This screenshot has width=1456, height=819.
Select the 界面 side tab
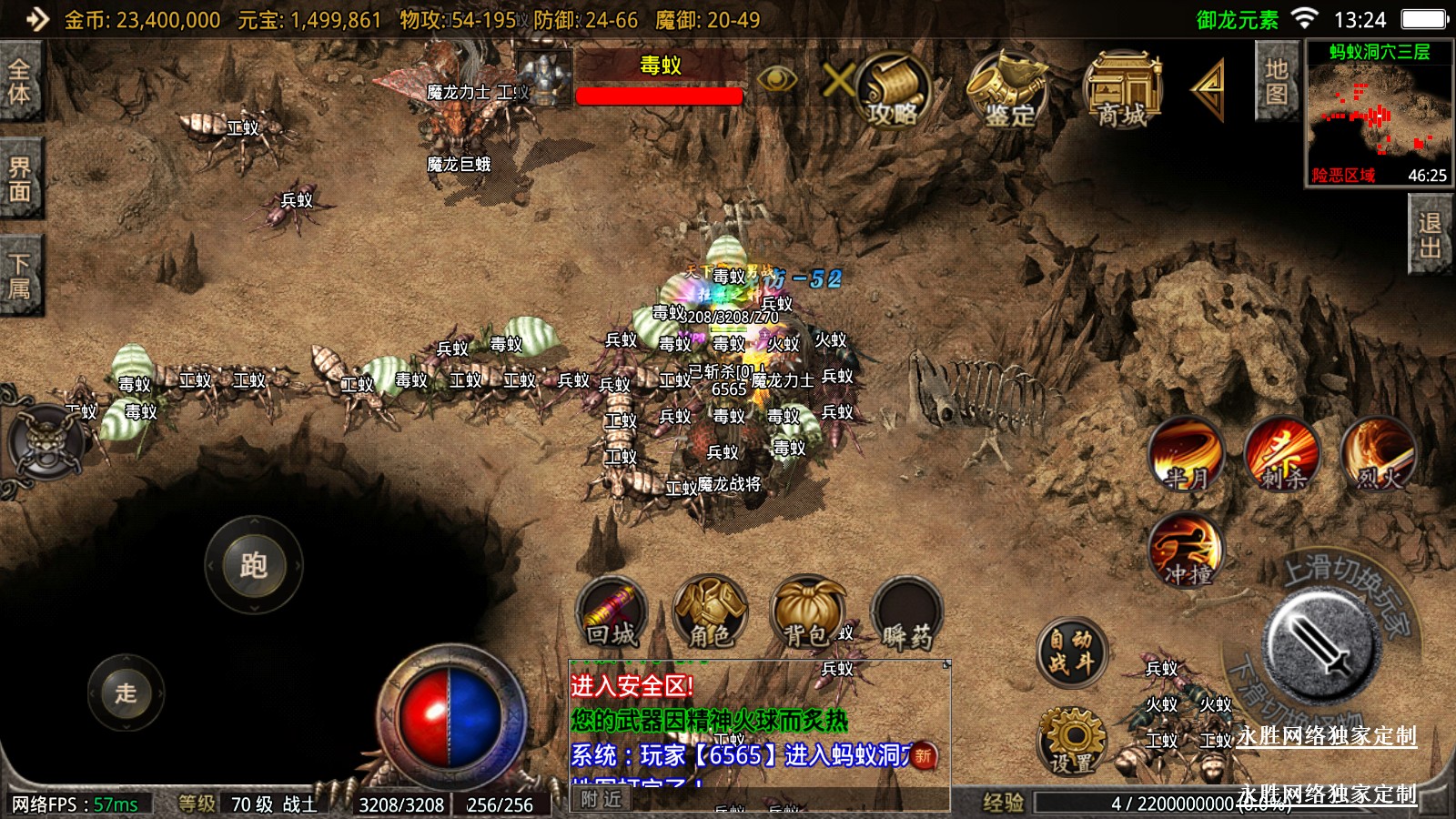pyautogui.click(x=20, y=179)
